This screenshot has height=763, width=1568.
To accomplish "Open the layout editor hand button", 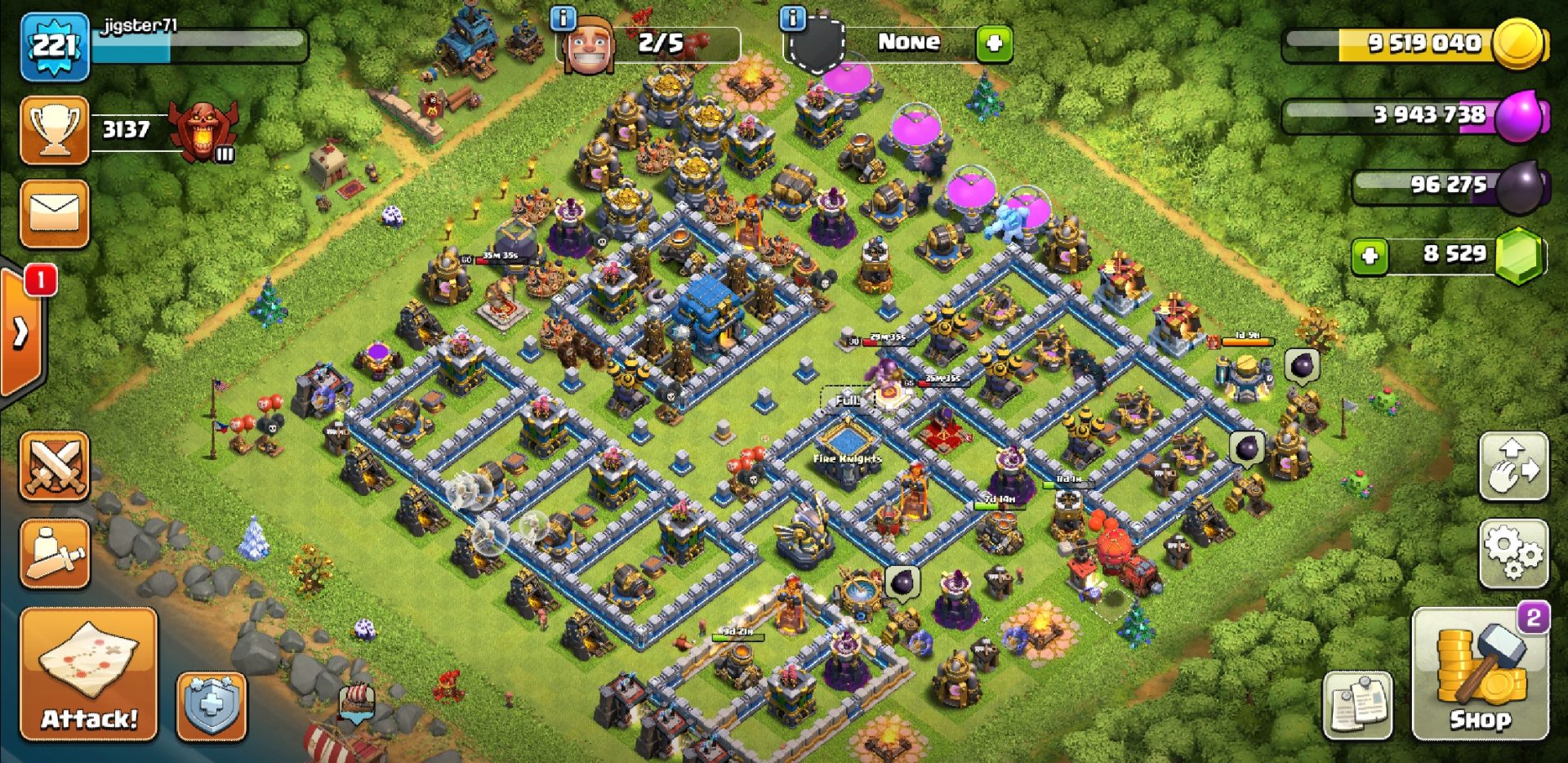I will click(x=1513, y=466).
